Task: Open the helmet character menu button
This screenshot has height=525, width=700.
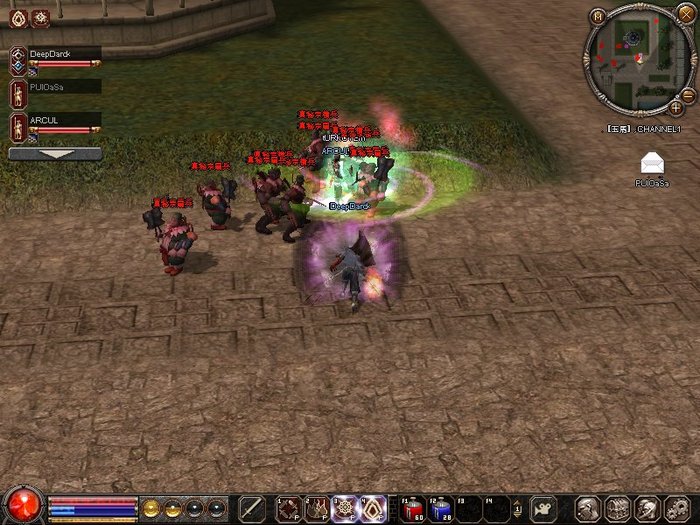Action: (588, 508)
